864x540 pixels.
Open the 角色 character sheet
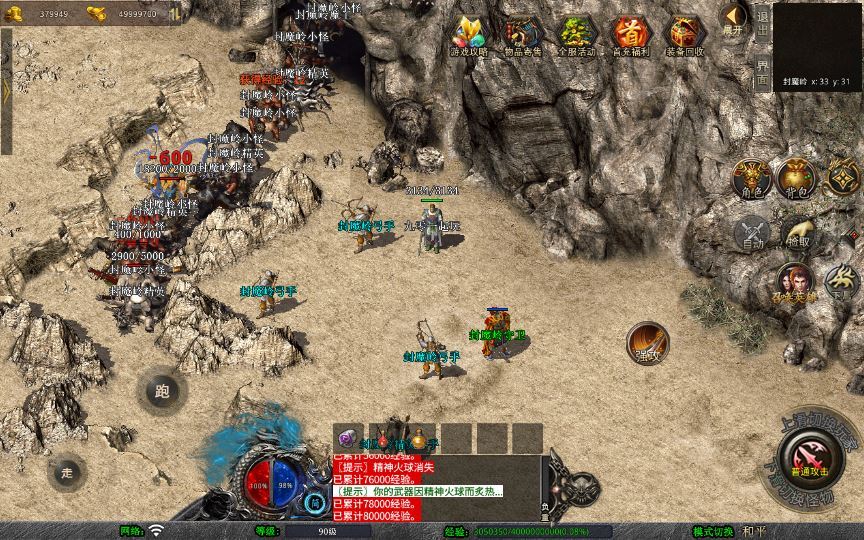tap(751, 180)
